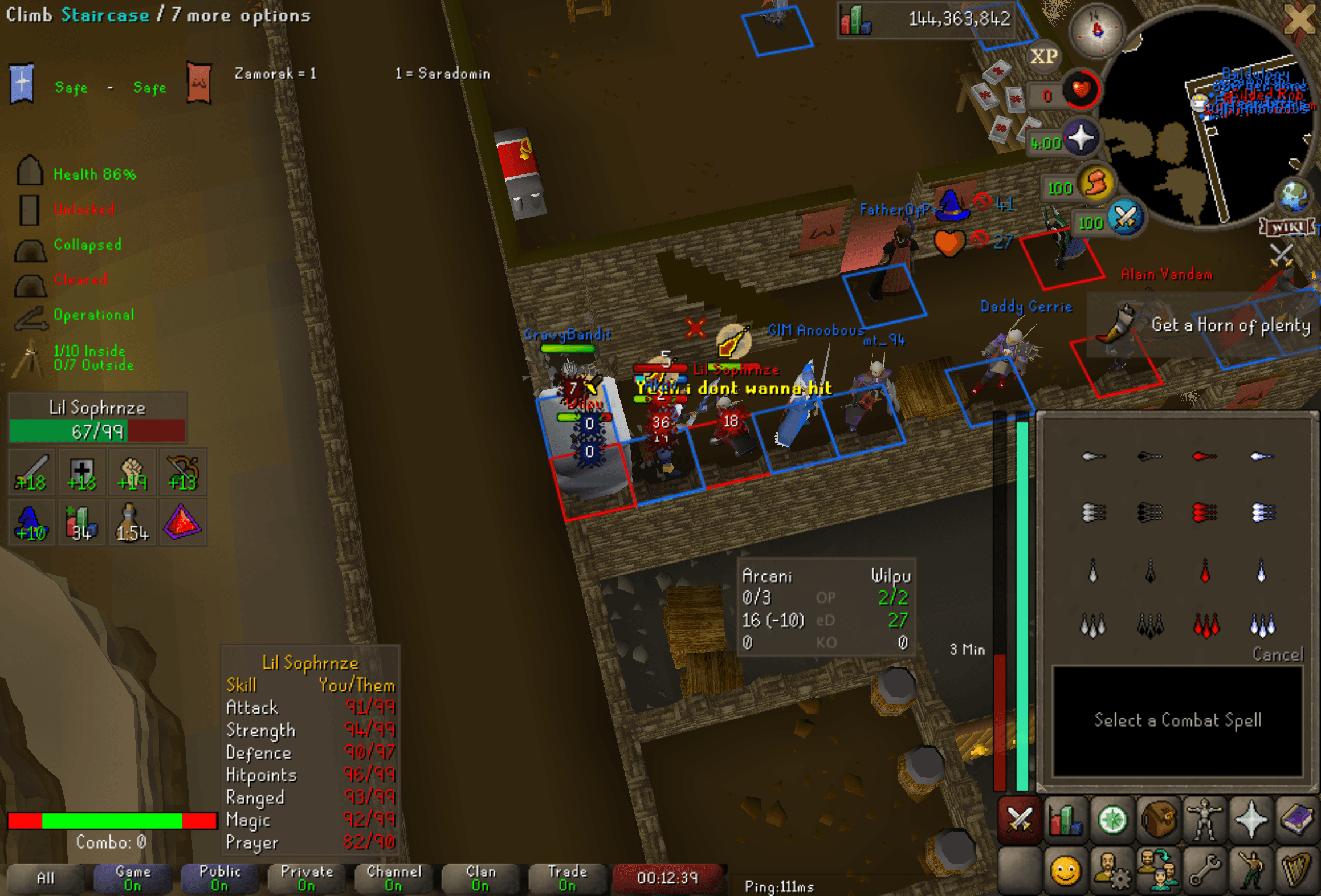
Task: Open the world map globe
Action: pyautogui.click(x=1293, y=194)
